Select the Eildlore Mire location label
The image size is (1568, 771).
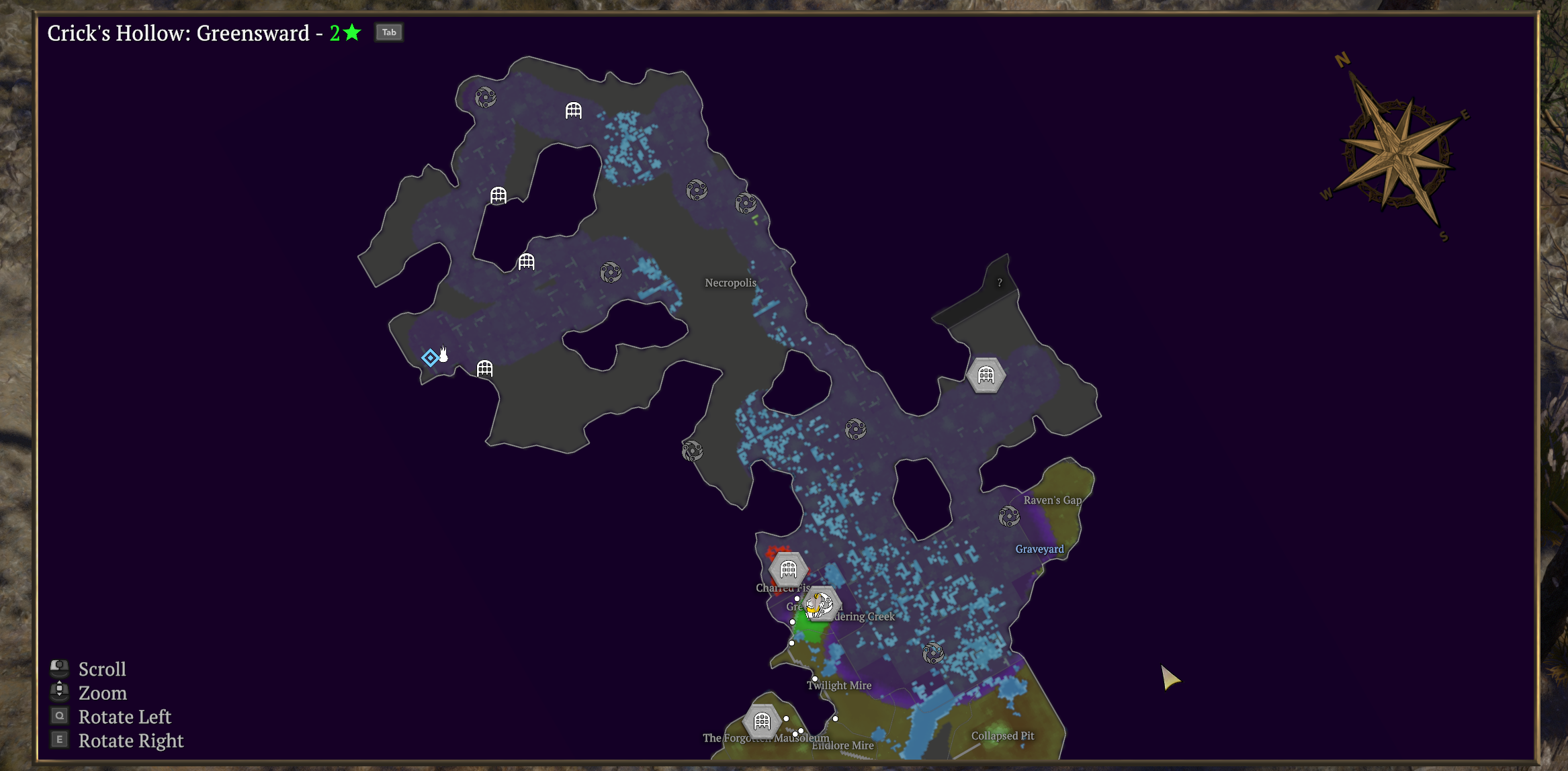[844, 746]
